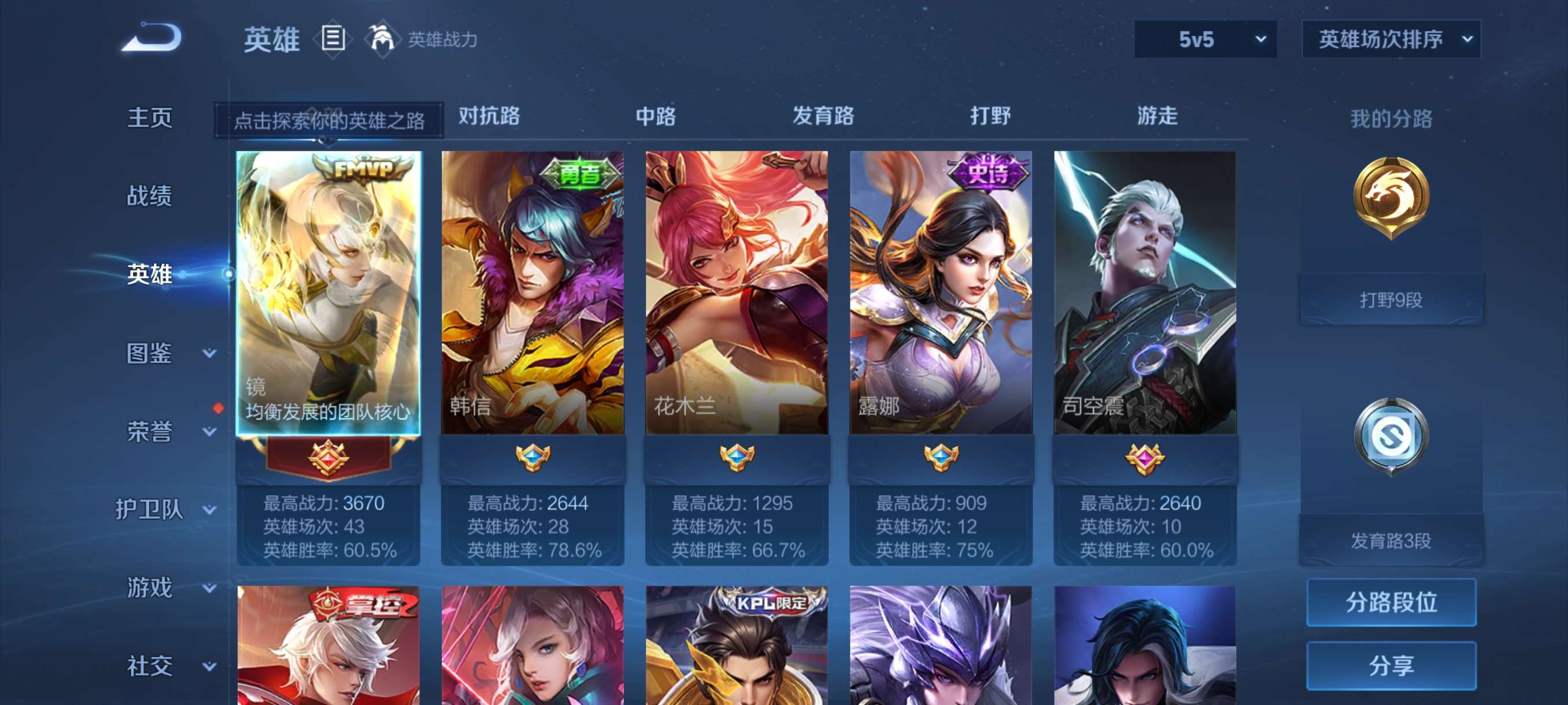The height and width of the screenshot is (705, 1568).
Task: Click the 分路段位 button
Action: pyautogui.click(x=1393, y=603)
